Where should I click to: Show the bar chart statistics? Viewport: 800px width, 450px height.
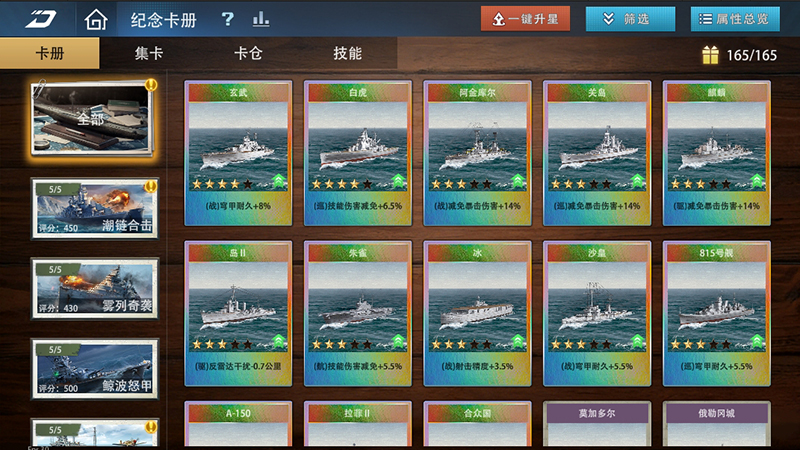pos(261,19)
